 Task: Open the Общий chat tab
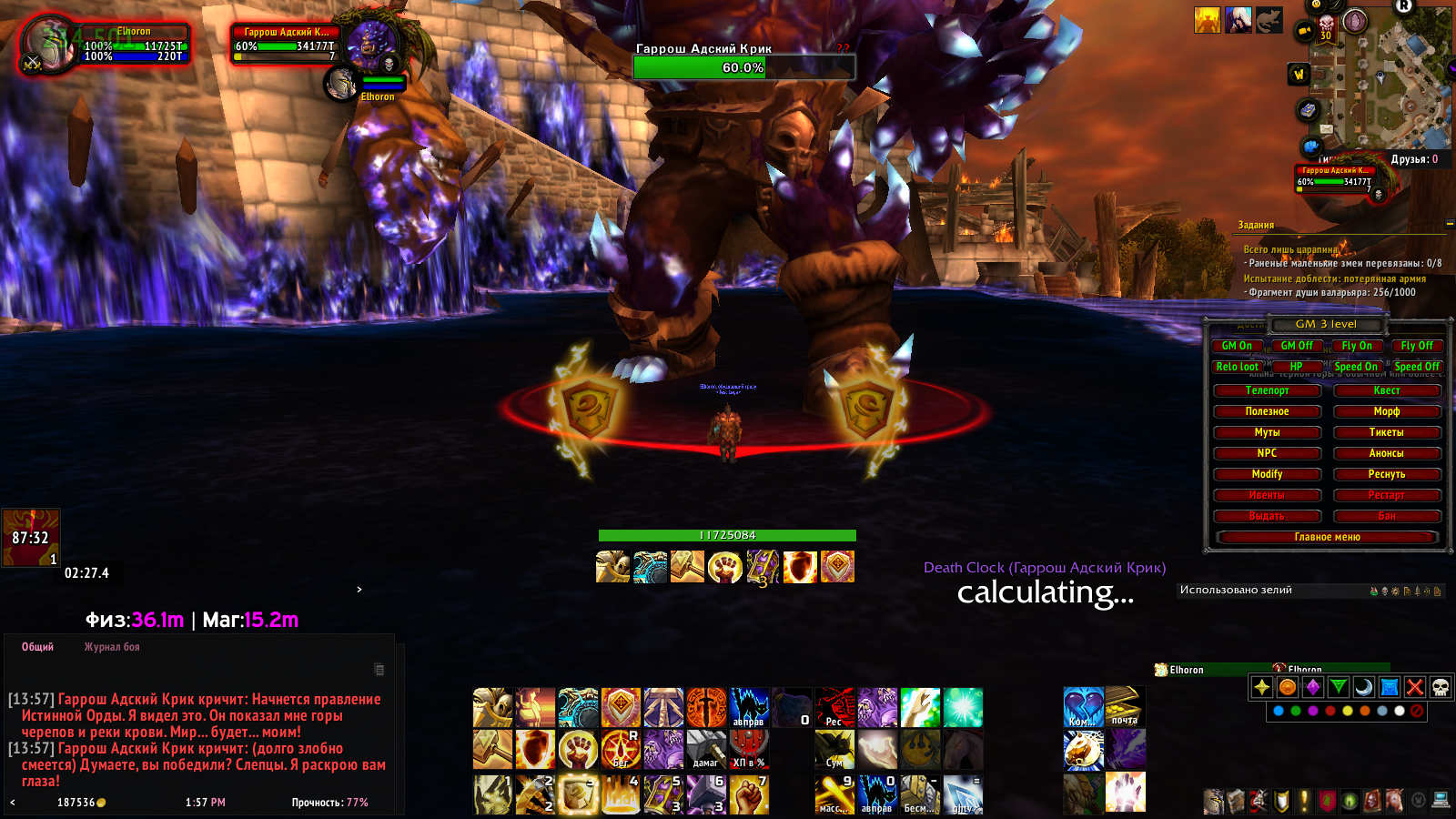pyautogui.click(x=37, y=647)
